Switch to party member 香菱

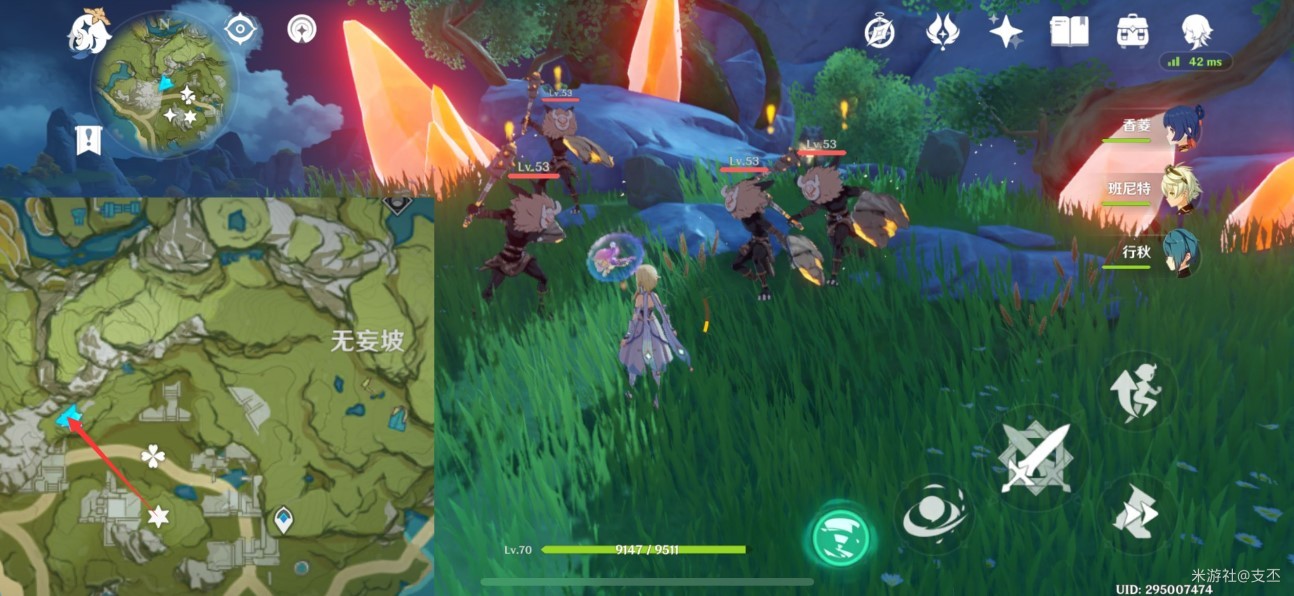[x=1182, y=128]
